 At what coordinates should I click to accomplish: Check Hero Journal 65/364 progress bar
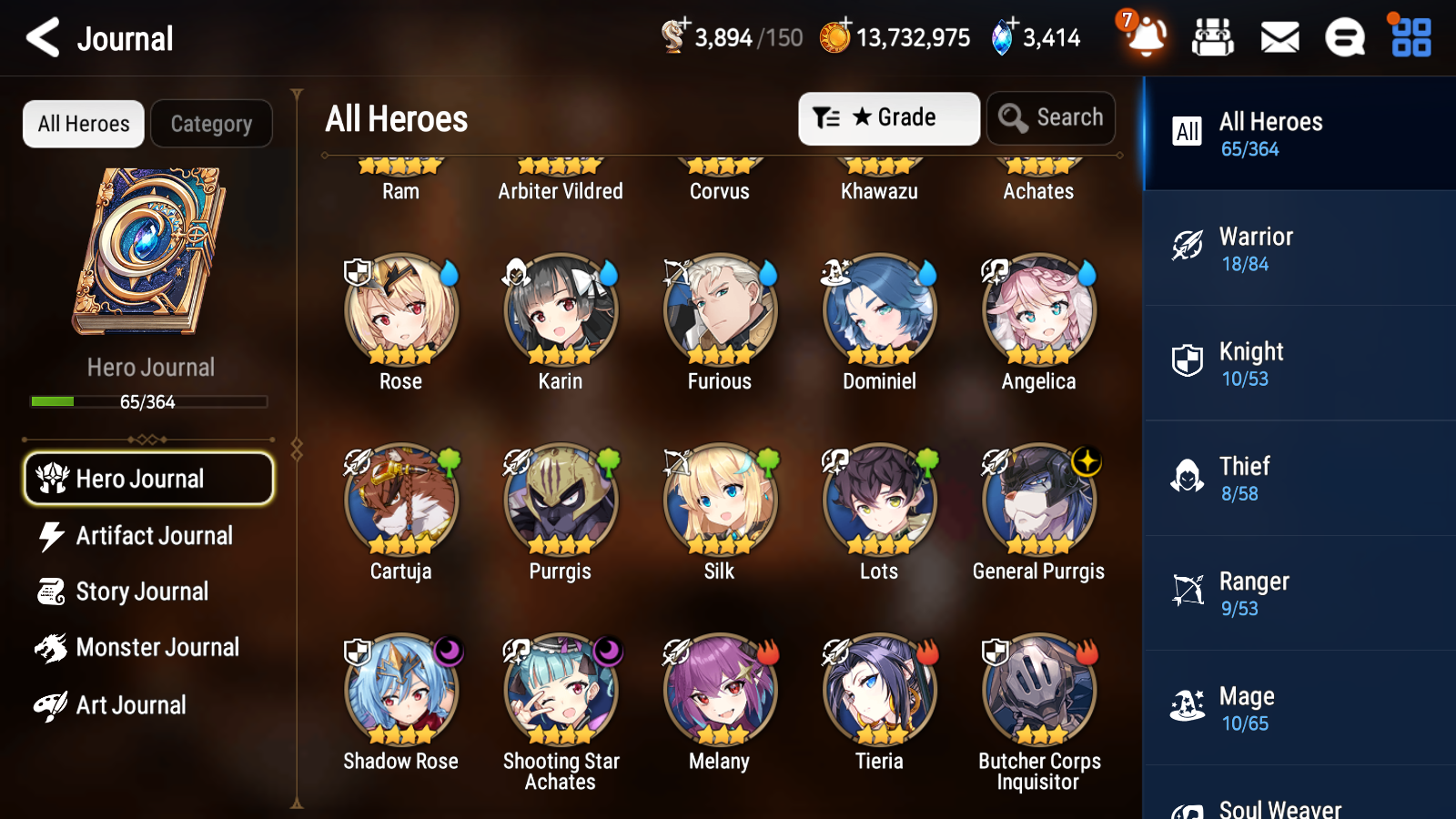148,401
